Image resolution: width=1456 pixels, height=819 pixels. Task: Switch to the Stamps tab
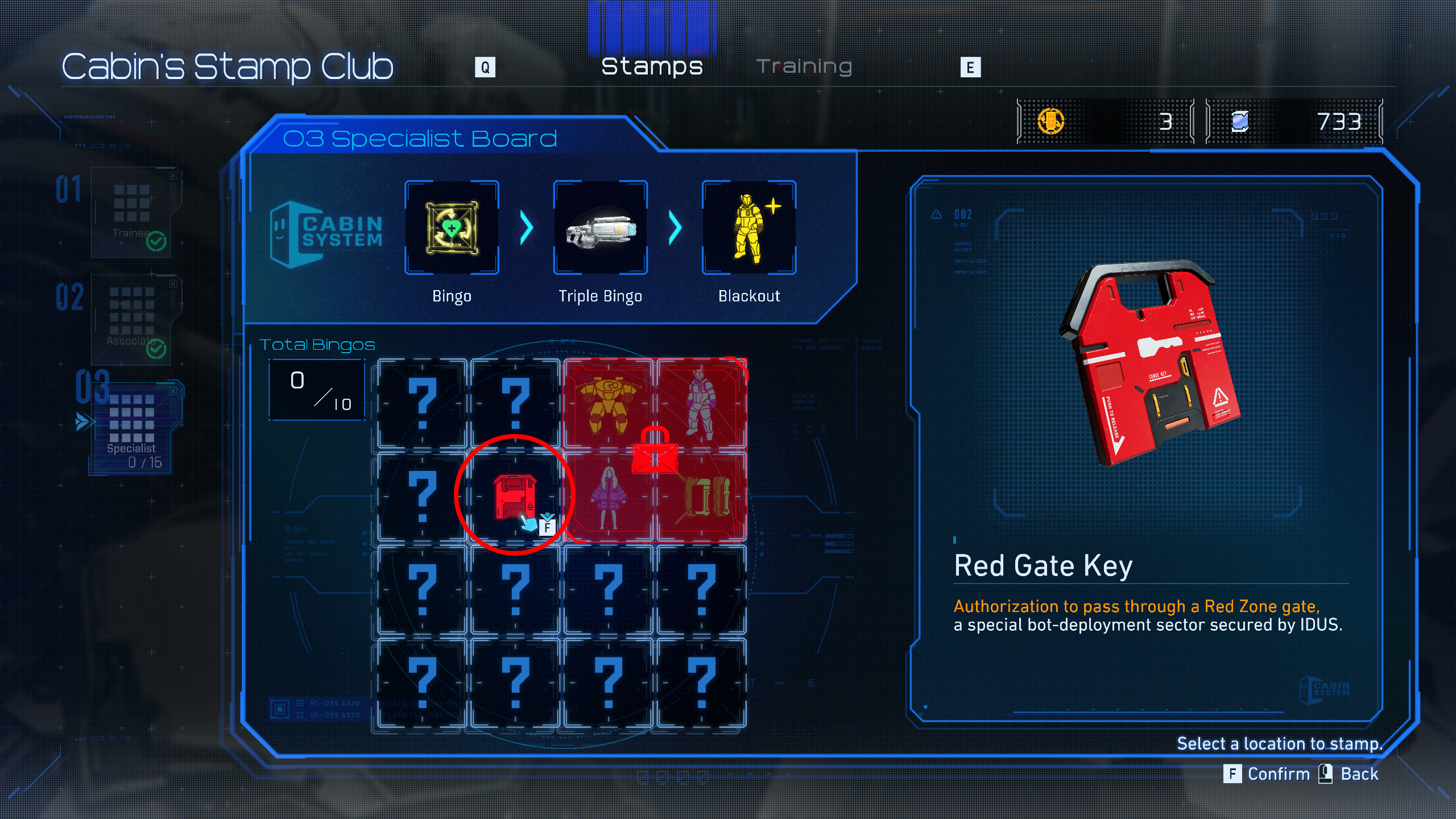(653, 66)
